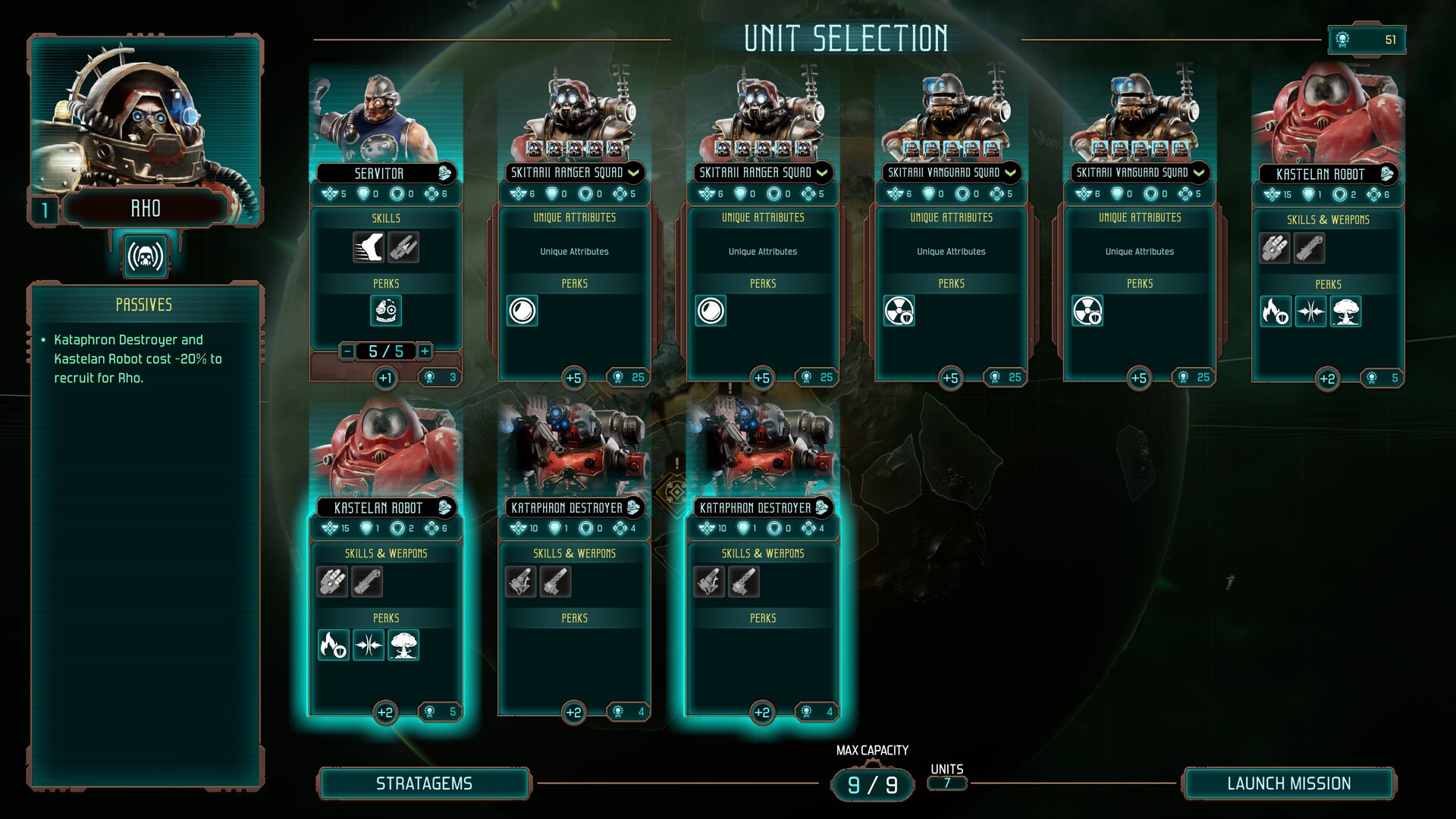Increase Servitor count with plus button
This screenshot has height=819, width=1456.
pyautogui.click(x=425, y=351)
